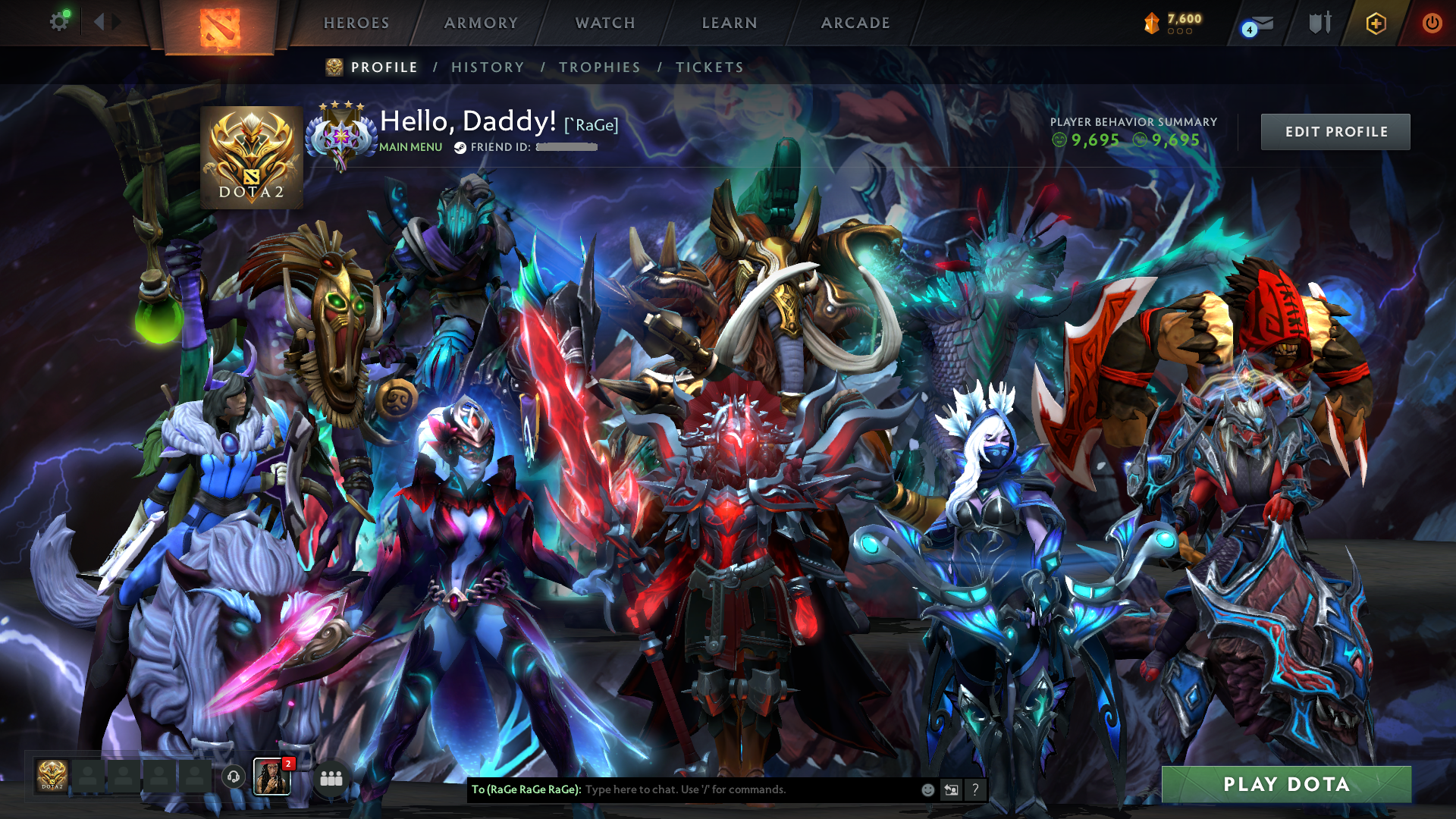1456x819 pixels.
Task: Open the Armory
Action: coord(481,24)
